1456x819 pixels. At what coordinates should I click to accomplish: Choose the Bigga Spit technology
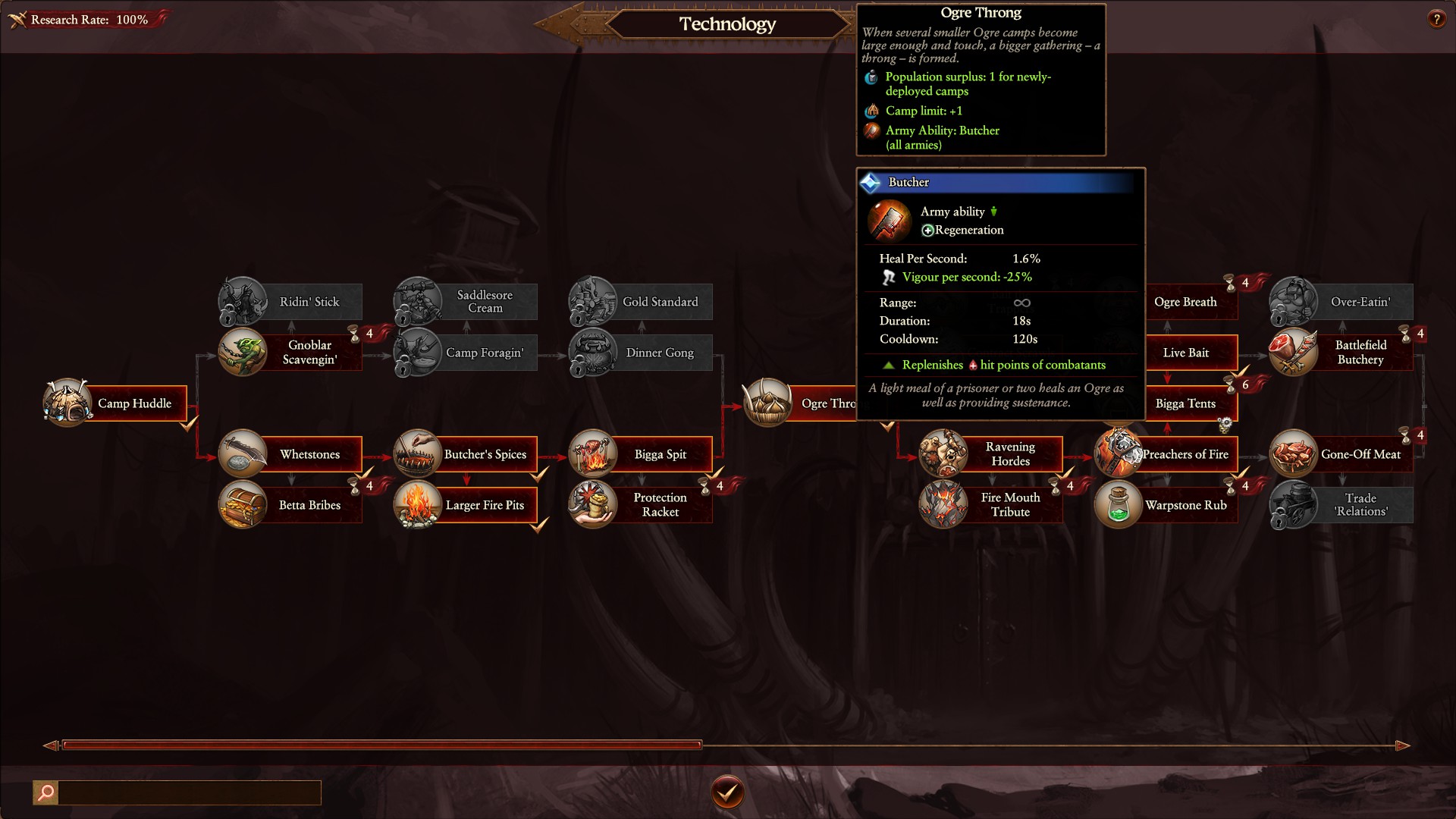(659, 454)
